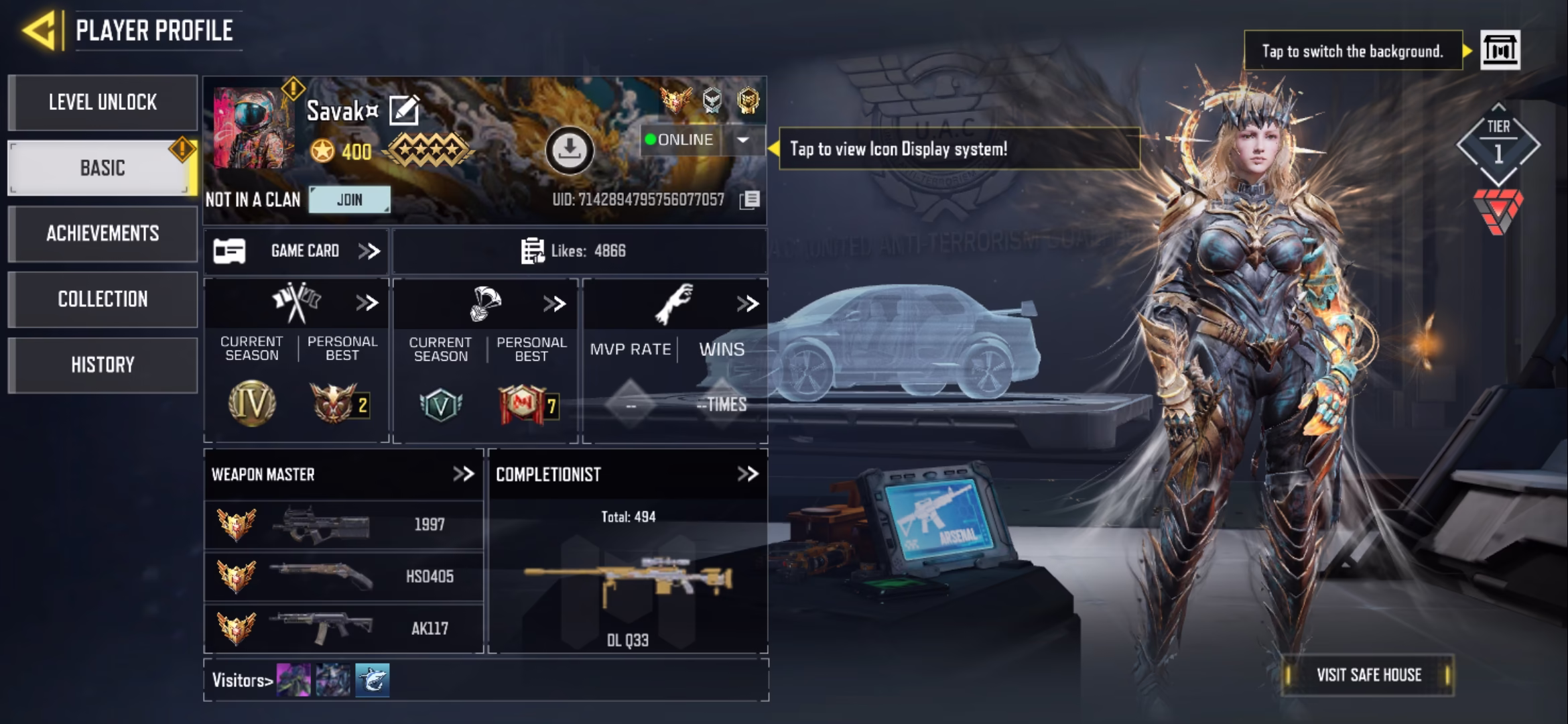
Task: Copy the UID number
Action: coord(749,200)
